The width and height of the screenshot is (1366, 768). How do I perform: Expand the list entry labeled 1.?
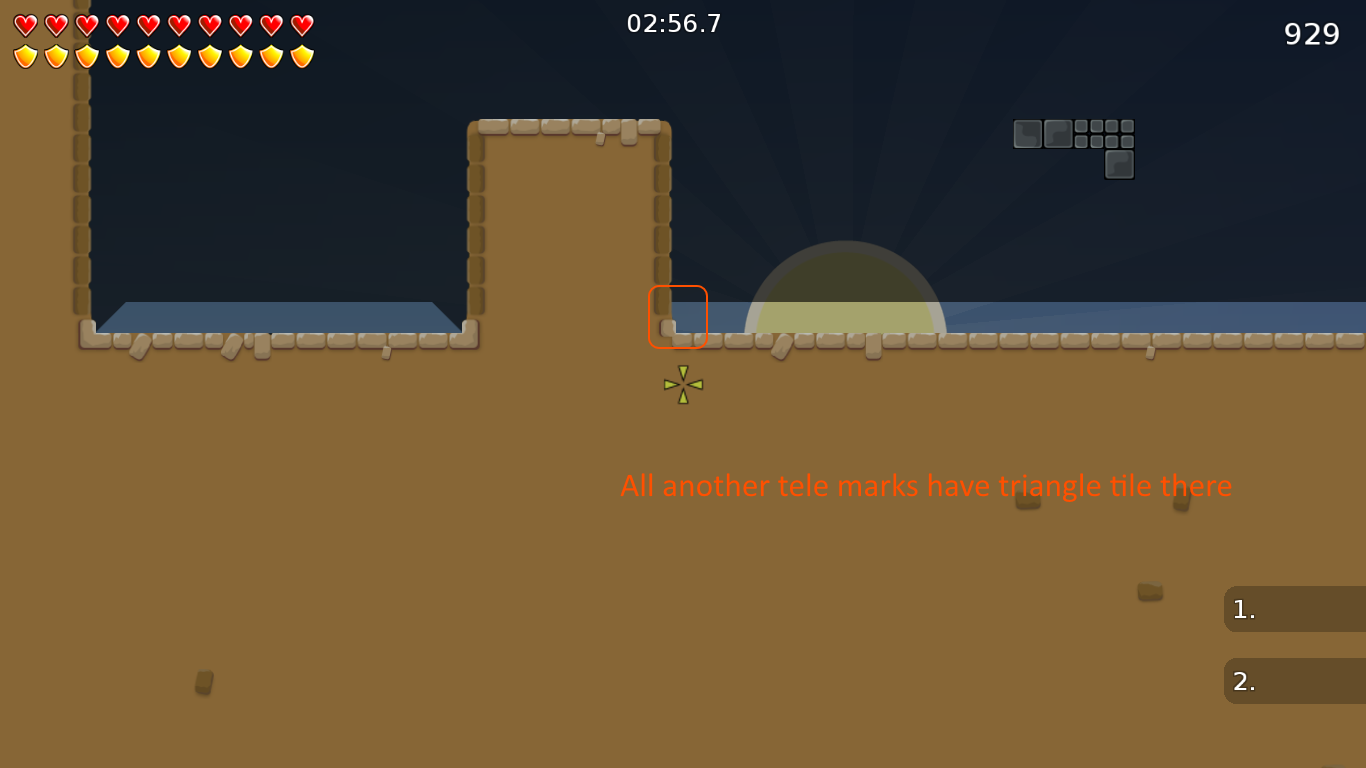[1295, 609]
